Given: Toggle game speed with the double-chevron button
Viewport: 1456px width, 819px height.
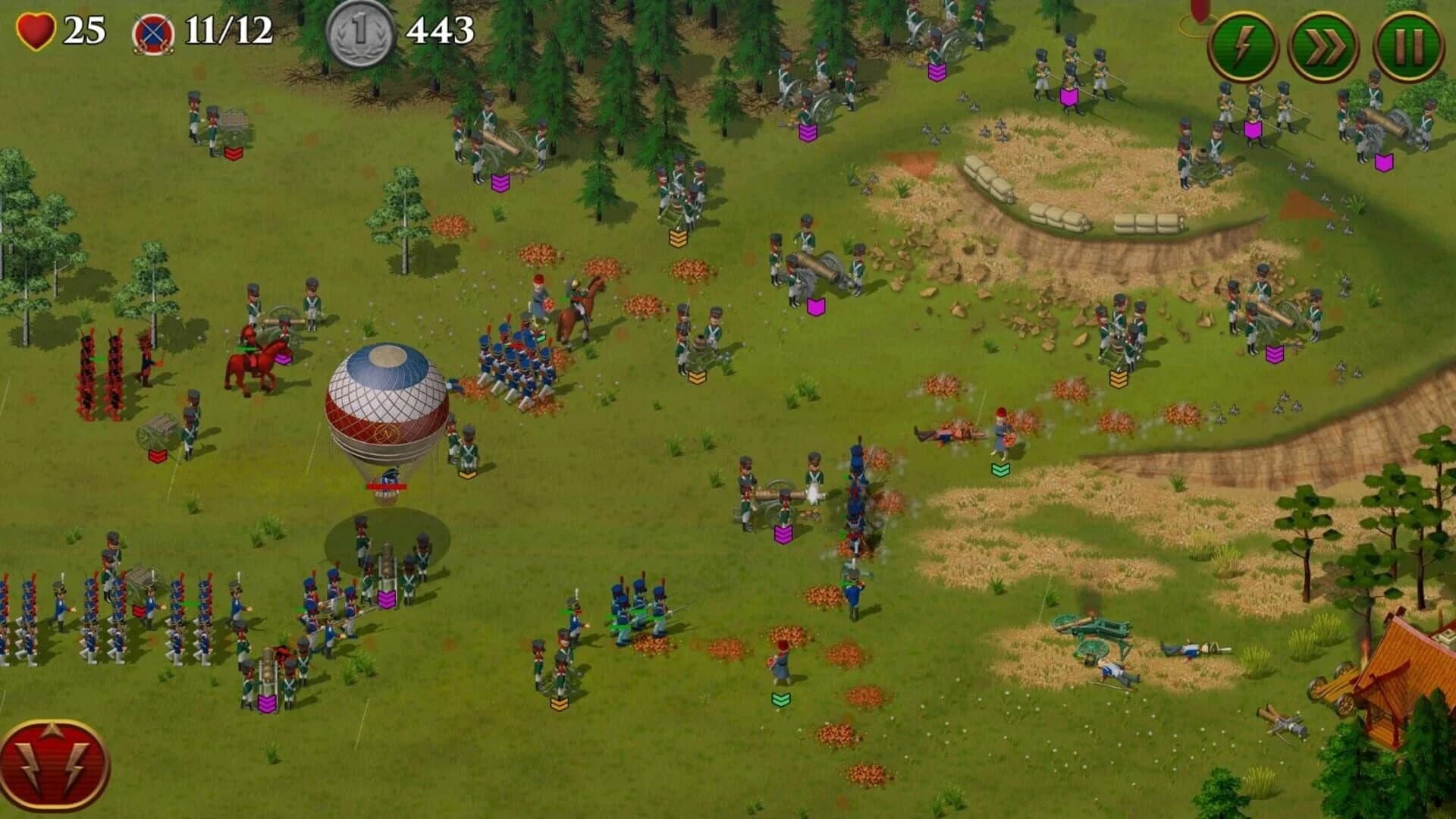Looking at the screenshot, I should point(1323,45).
